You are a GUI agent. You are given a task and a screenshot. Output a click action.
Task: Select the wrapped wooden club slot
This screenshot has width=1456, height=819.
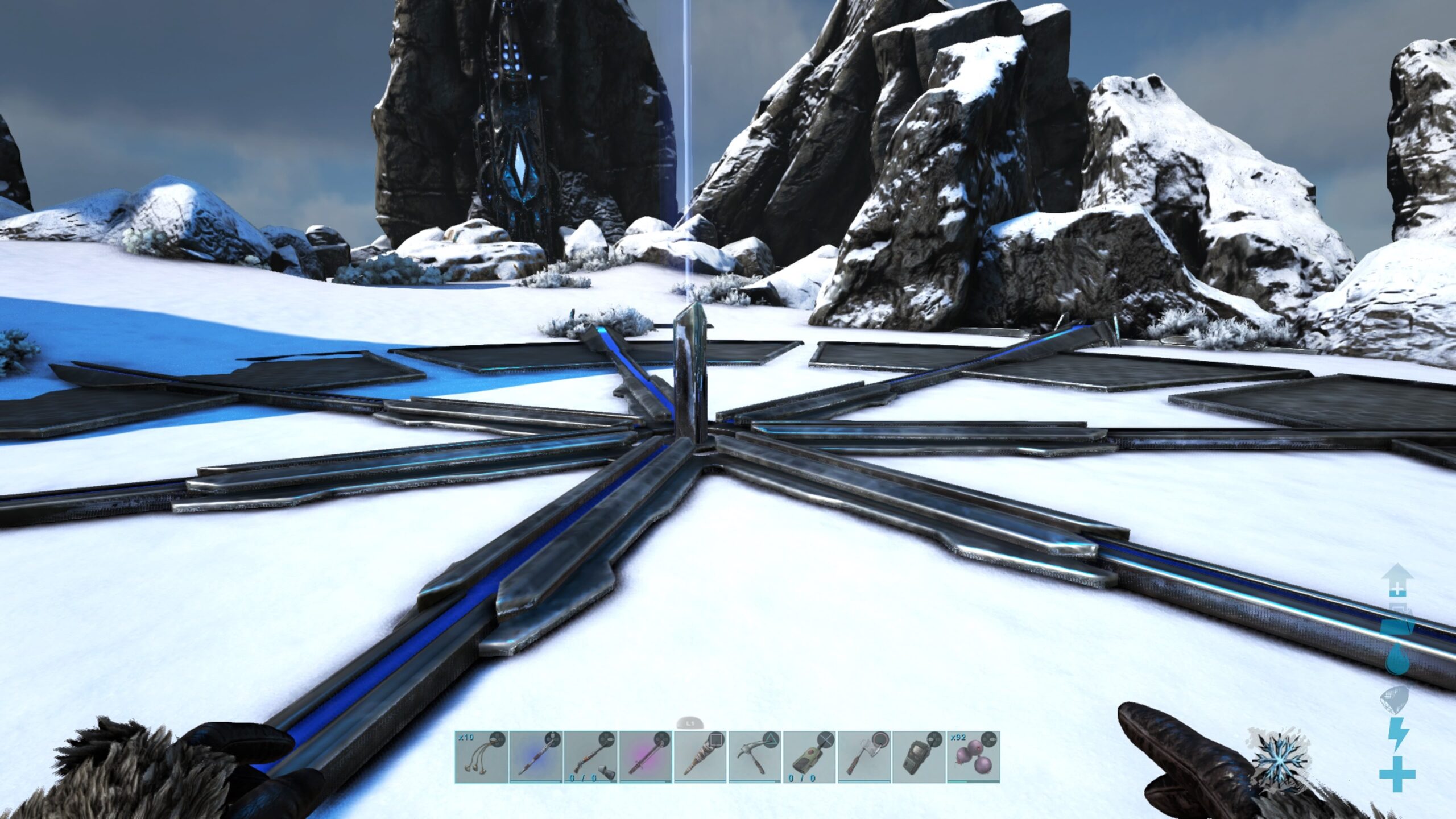700,756
